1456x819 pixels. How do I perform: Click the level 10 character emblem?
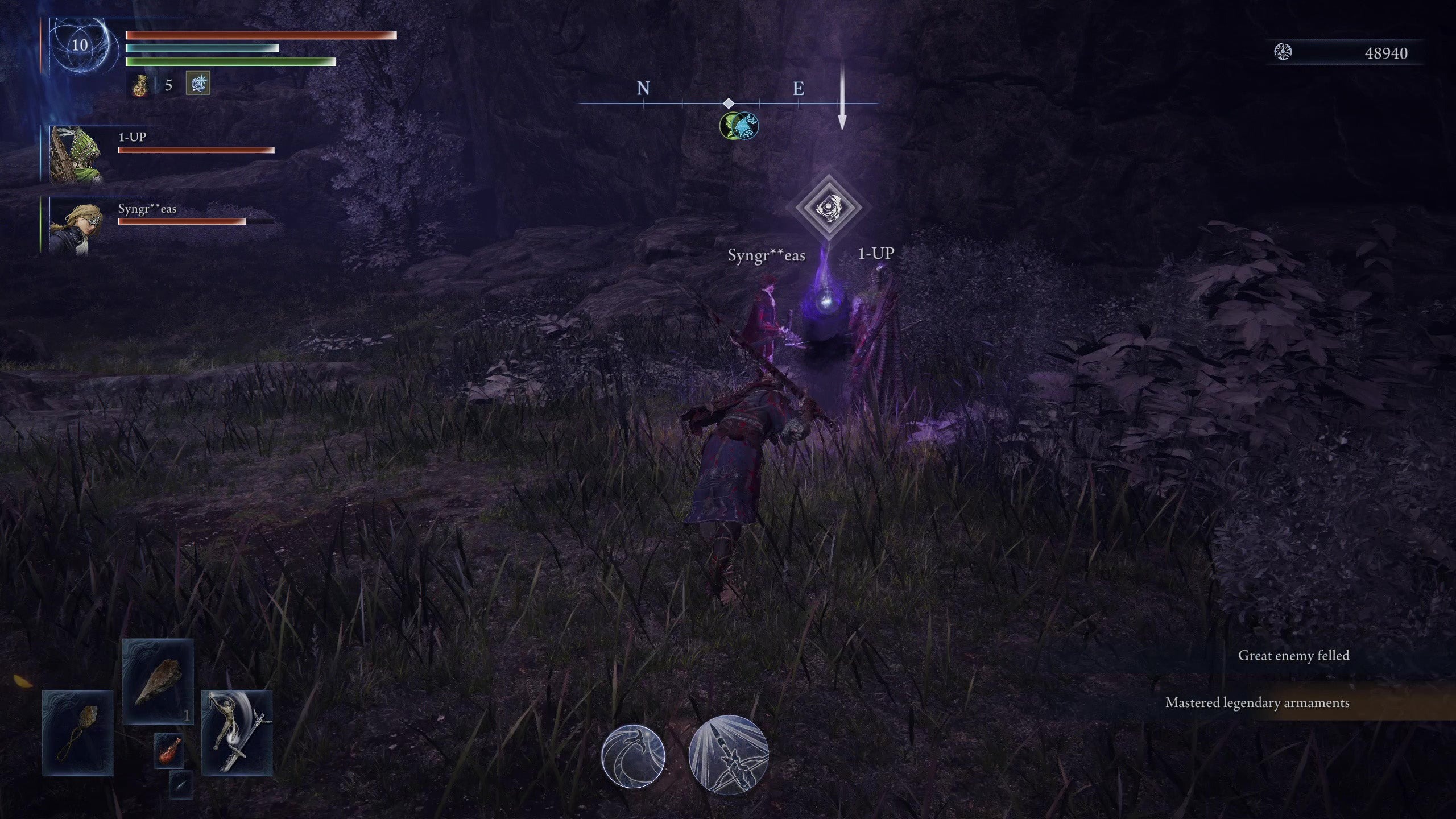pyautogui.click(x=80, y=45)
